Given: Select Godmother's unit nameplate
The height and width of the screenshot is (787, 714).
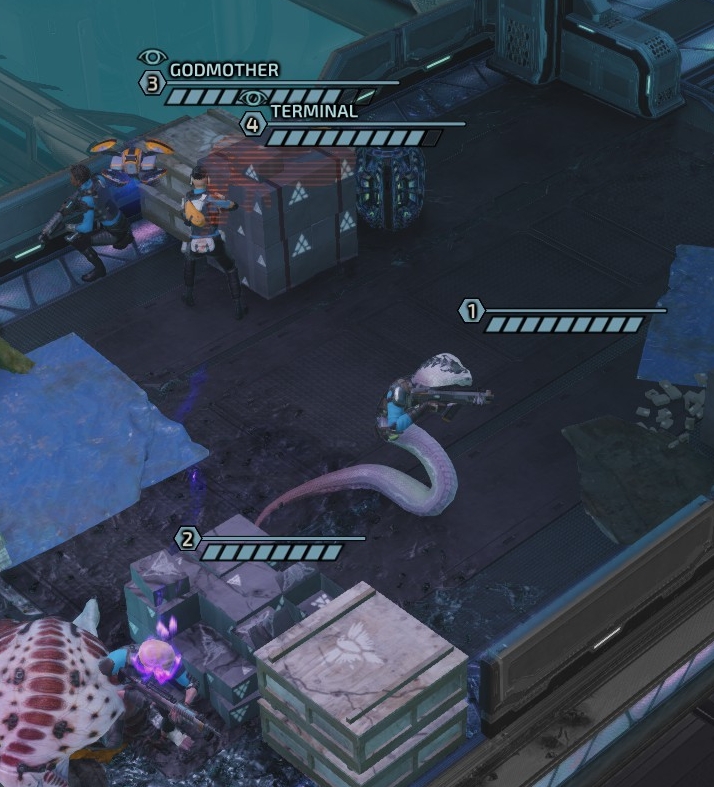Looking at the screenshot, I should 224,70.
